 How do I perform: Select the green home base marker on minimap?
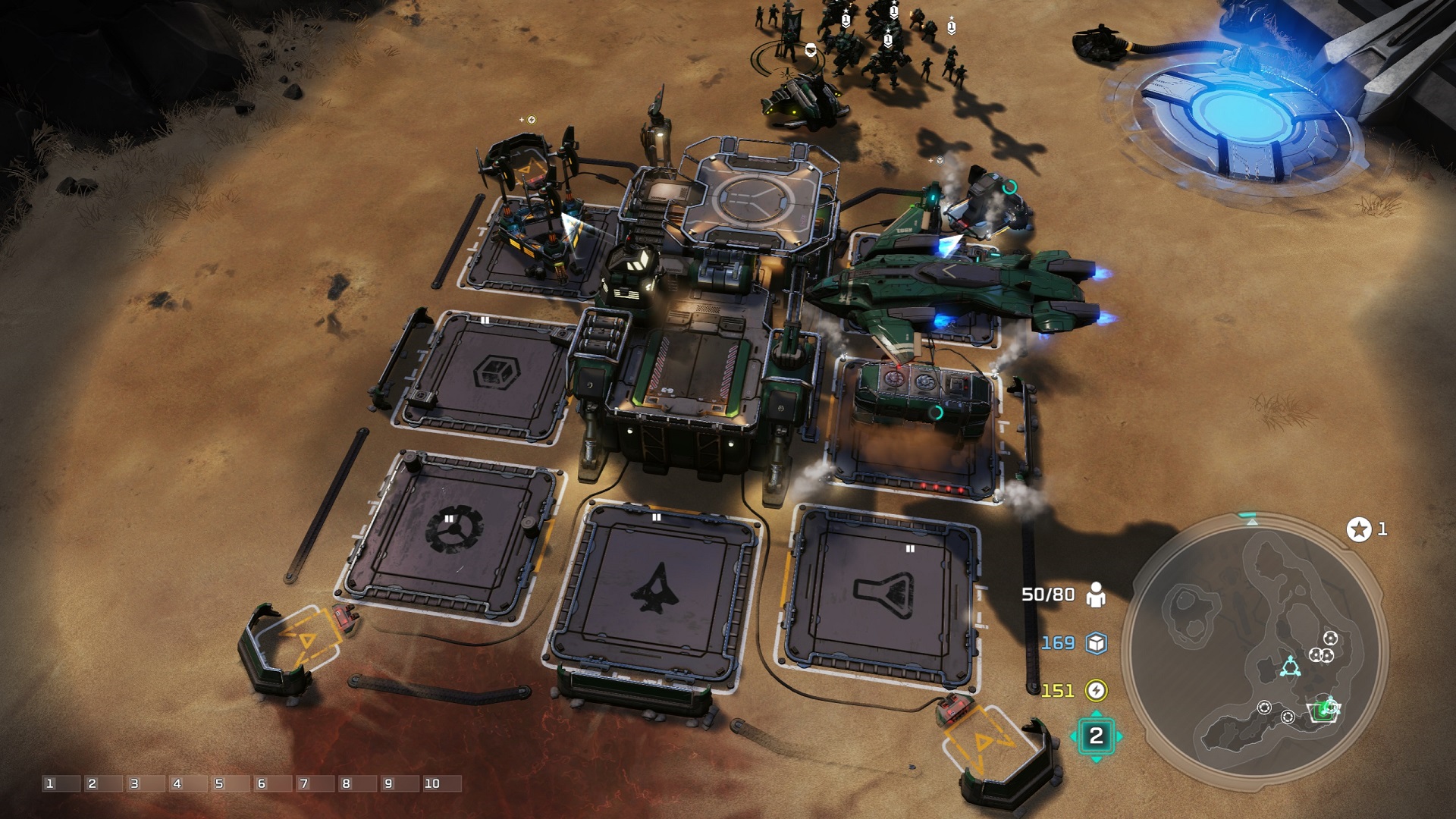(x=1324, y=710)
